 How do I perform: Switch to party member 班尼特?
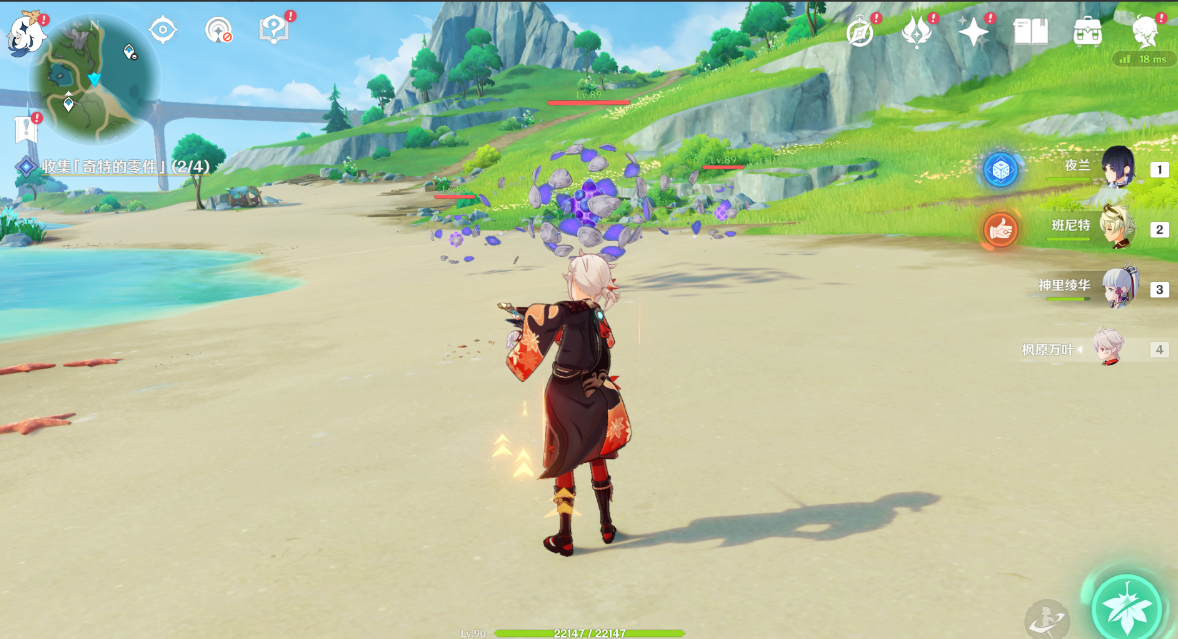point(1120,228)
